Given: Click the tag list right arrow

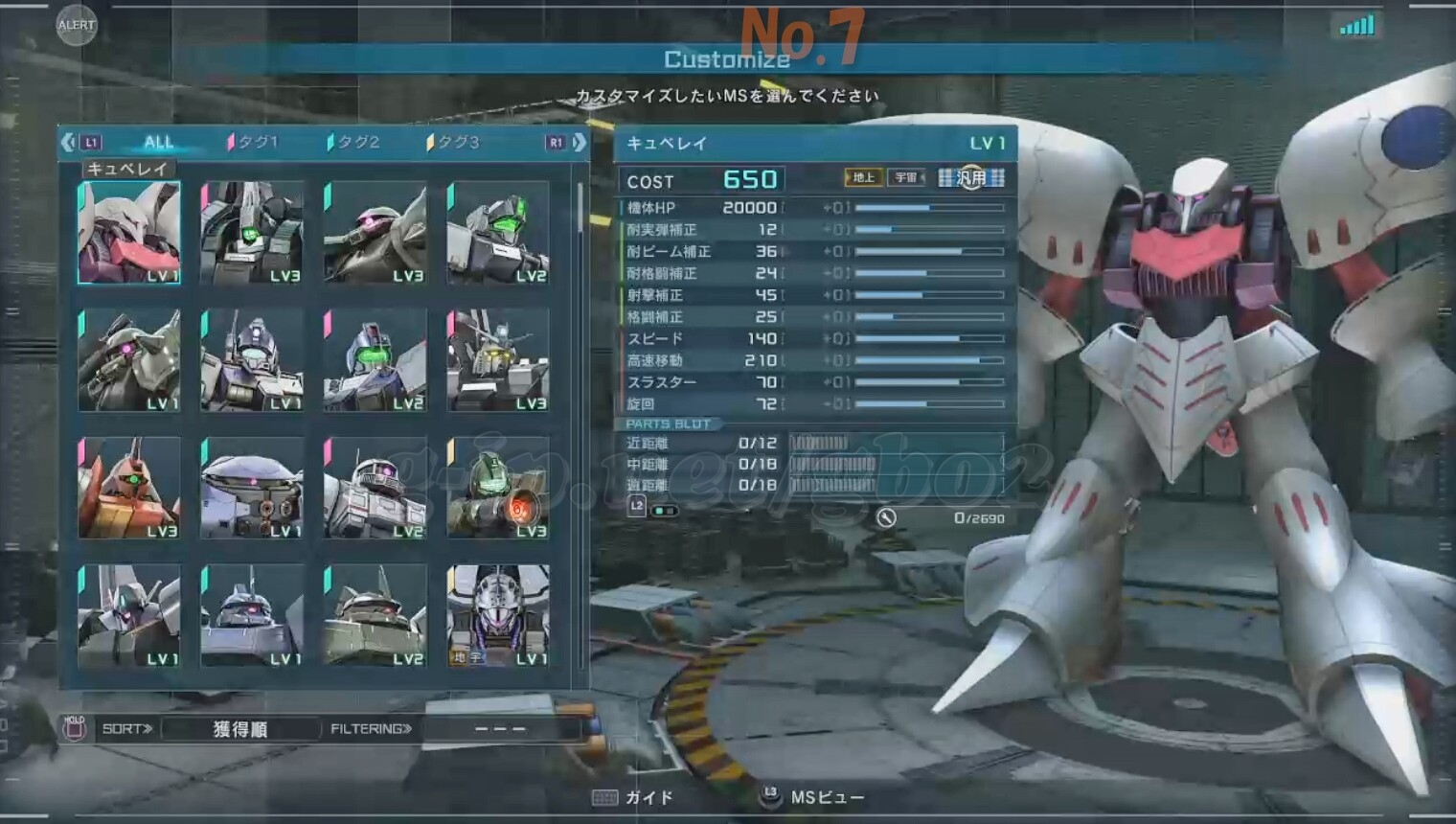Looking at the screenshot, I should [x=580, y=143].
